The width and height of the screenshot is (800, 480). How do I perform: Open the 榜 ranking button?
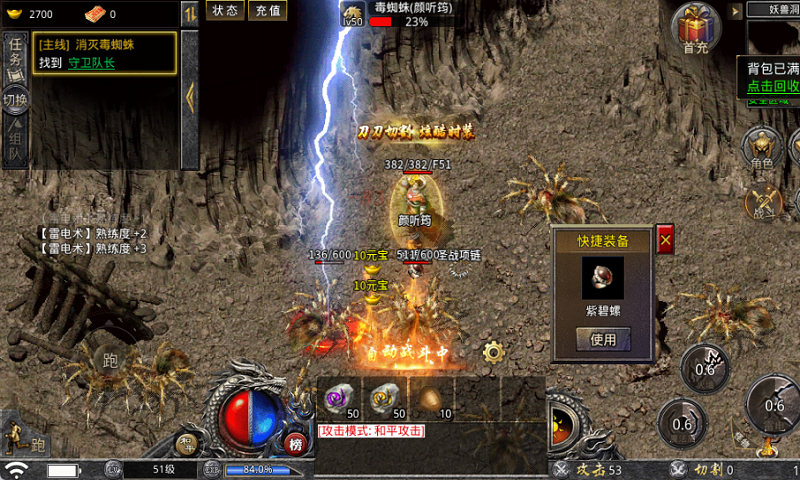[x=295, y=445]
